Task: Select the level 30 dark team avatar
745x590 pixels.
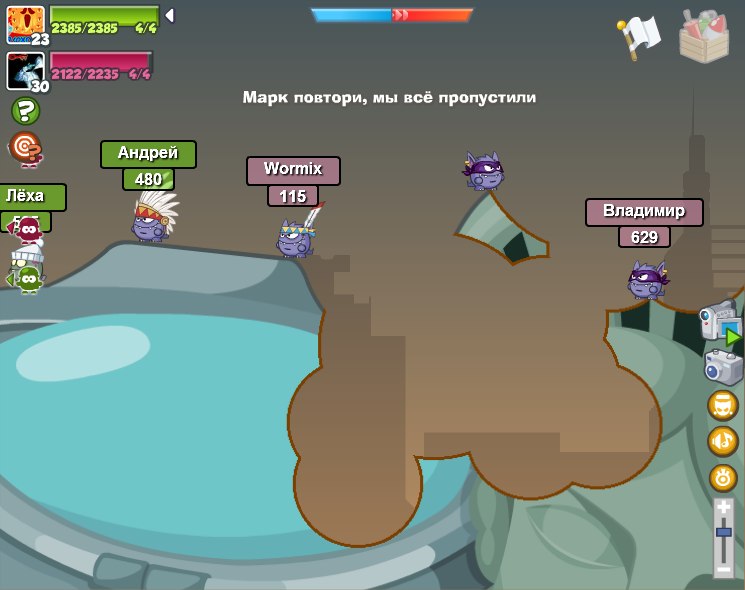Action: point(24,71)
